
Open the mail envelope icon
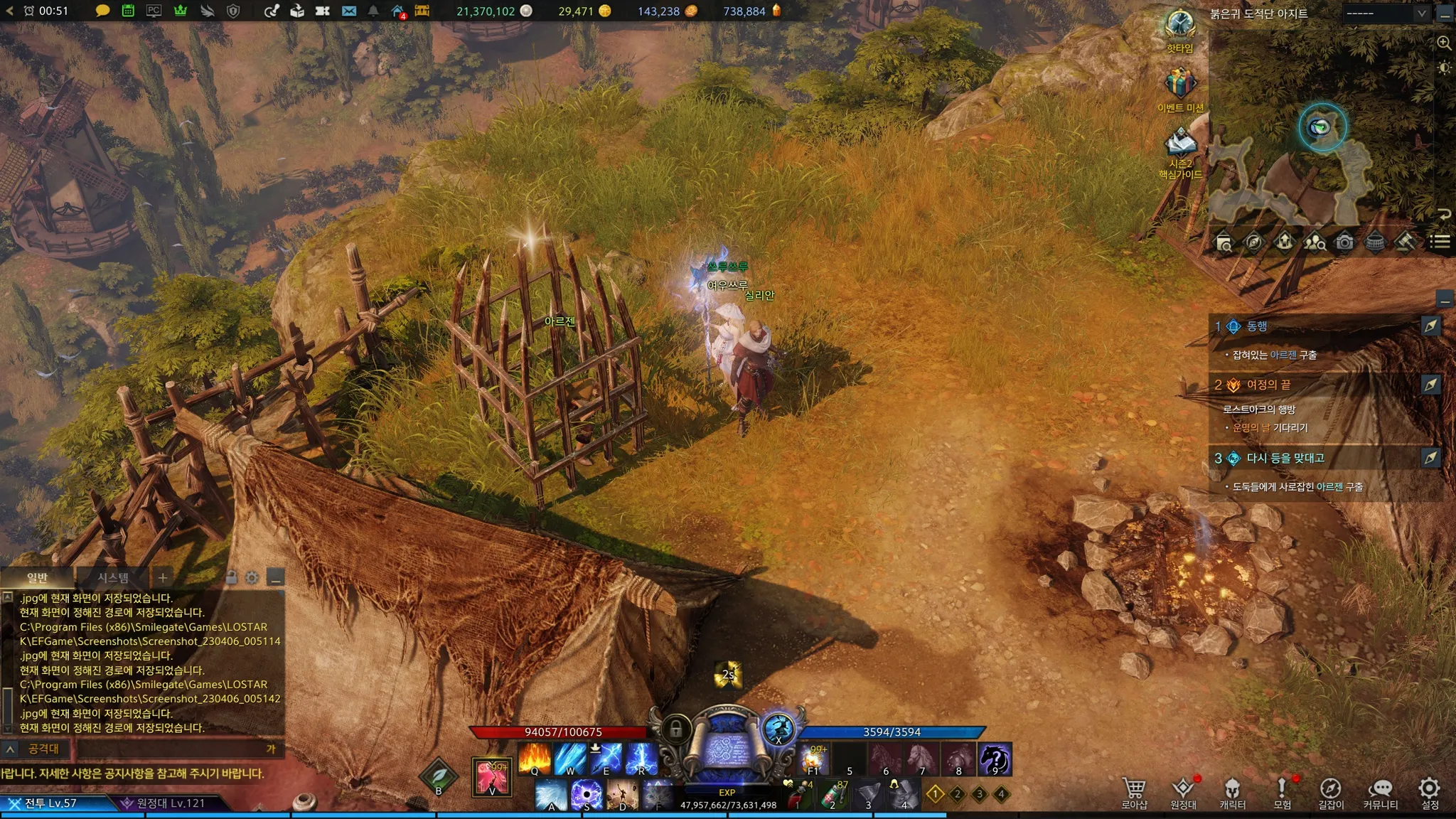(348, 11)
